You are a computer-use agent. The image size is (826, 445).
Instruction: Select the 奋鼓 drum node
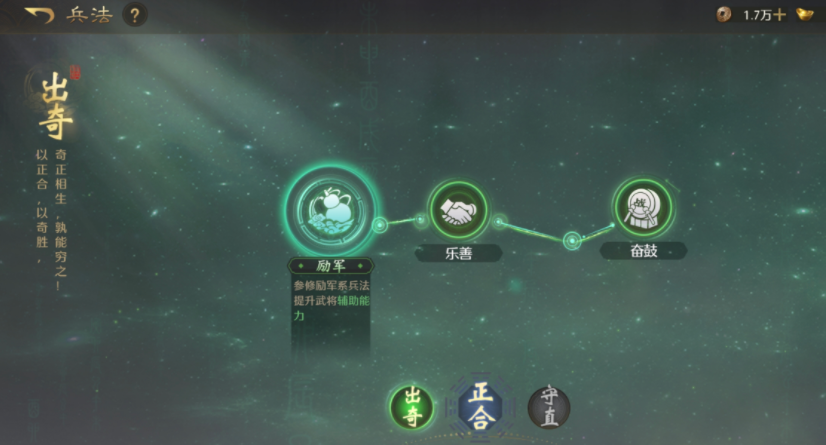point(643,208)
